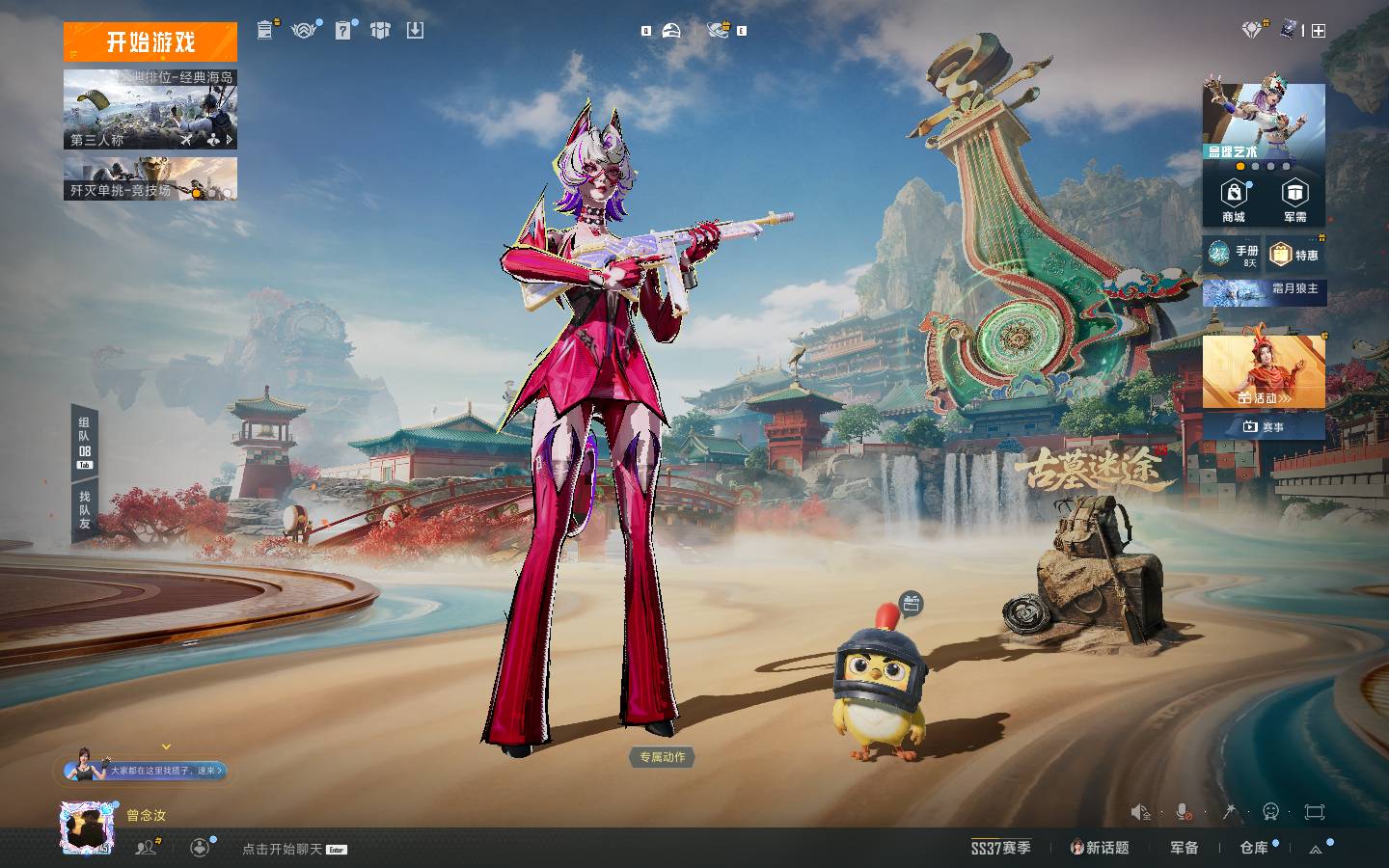Toggle the microphone icon
The height and width of the screenshot is (868, 1389).
(1184, 812)
